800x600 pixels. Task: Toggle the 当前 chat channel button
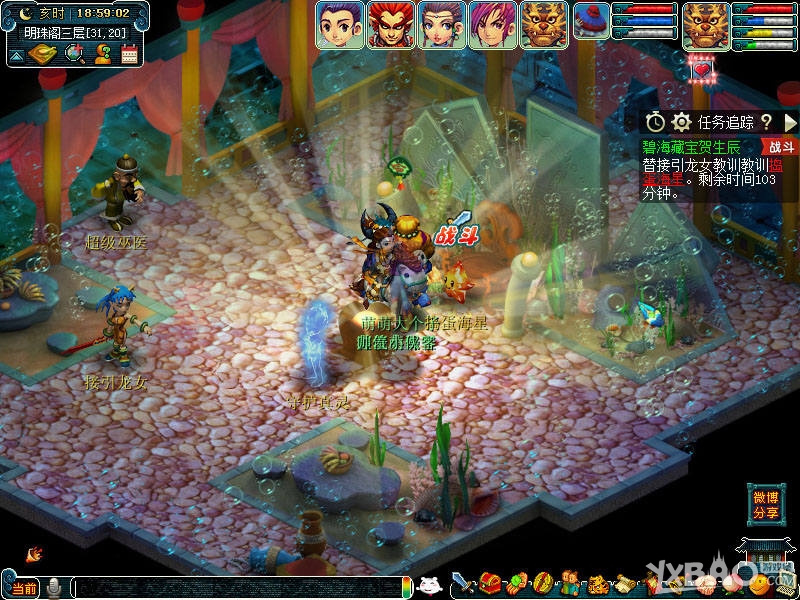pyautogui.click(x=23, y=588)
